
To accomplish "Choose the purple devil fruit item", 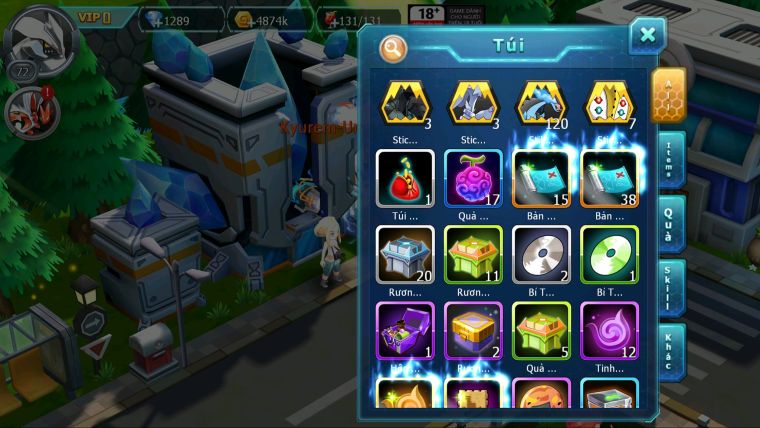I will pos(473,178).
